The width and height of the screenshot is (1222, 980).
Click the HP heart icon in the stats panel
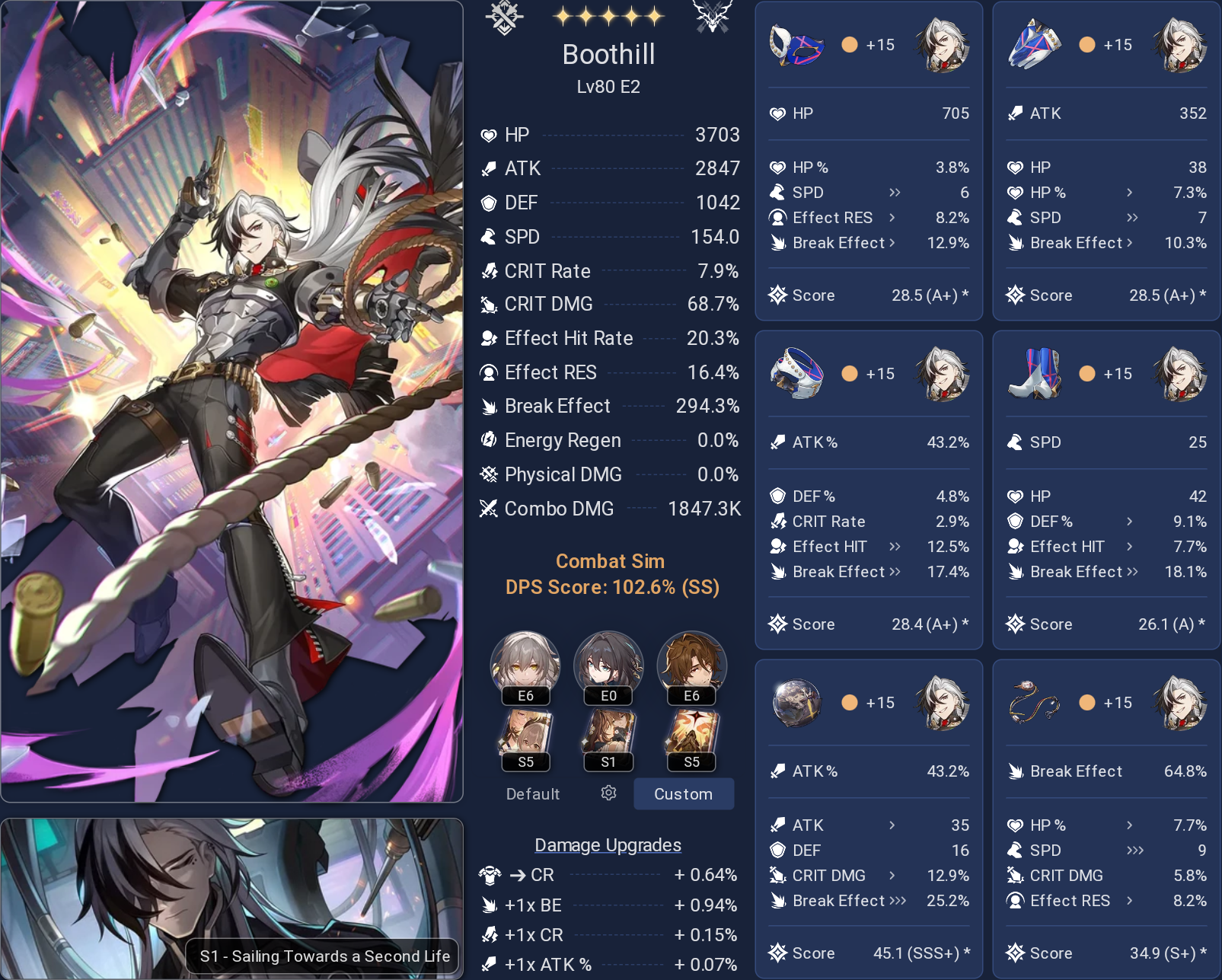[488, 135]
